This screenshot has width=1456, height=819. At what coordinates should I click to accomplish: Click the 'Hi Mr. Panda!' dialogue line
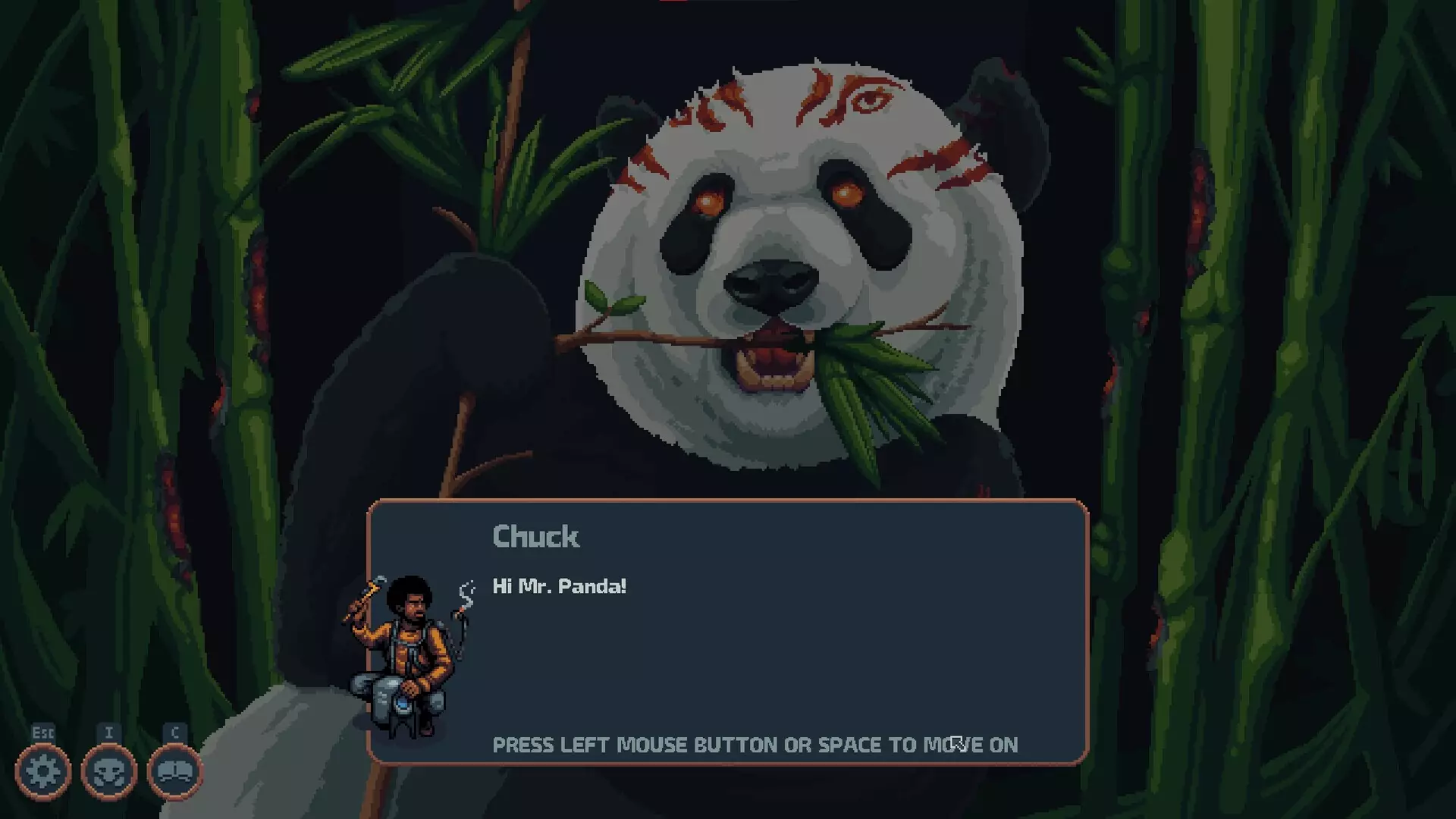click(557, 585)
